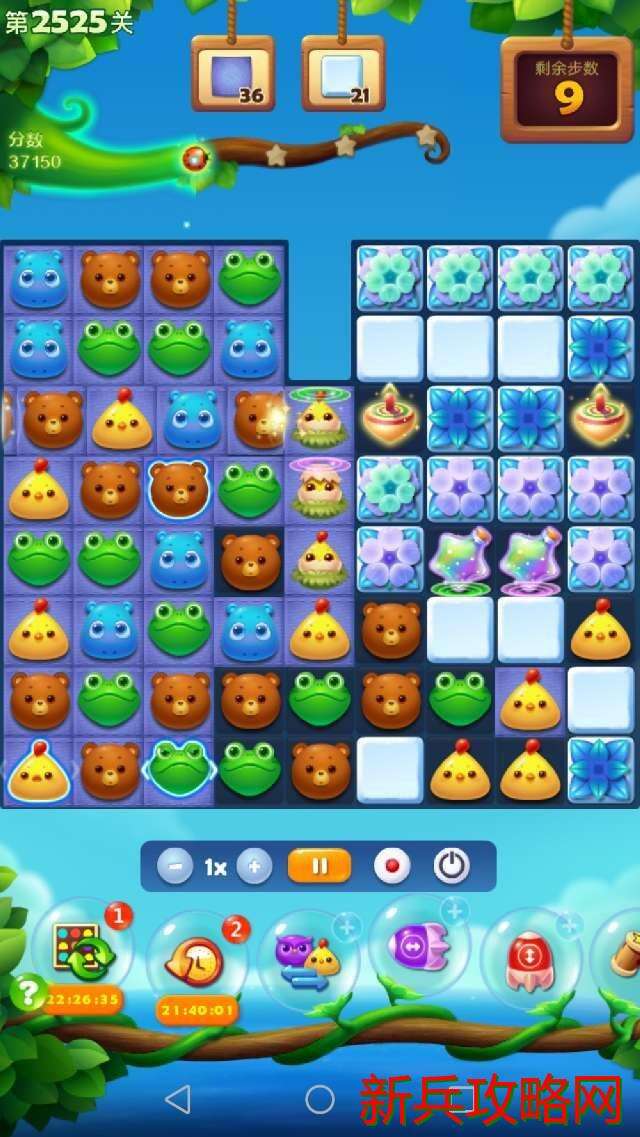The height and width of the screenshot is (1137, 640).
Task: Open the green question mark help
Action: (x=29, y=992)
